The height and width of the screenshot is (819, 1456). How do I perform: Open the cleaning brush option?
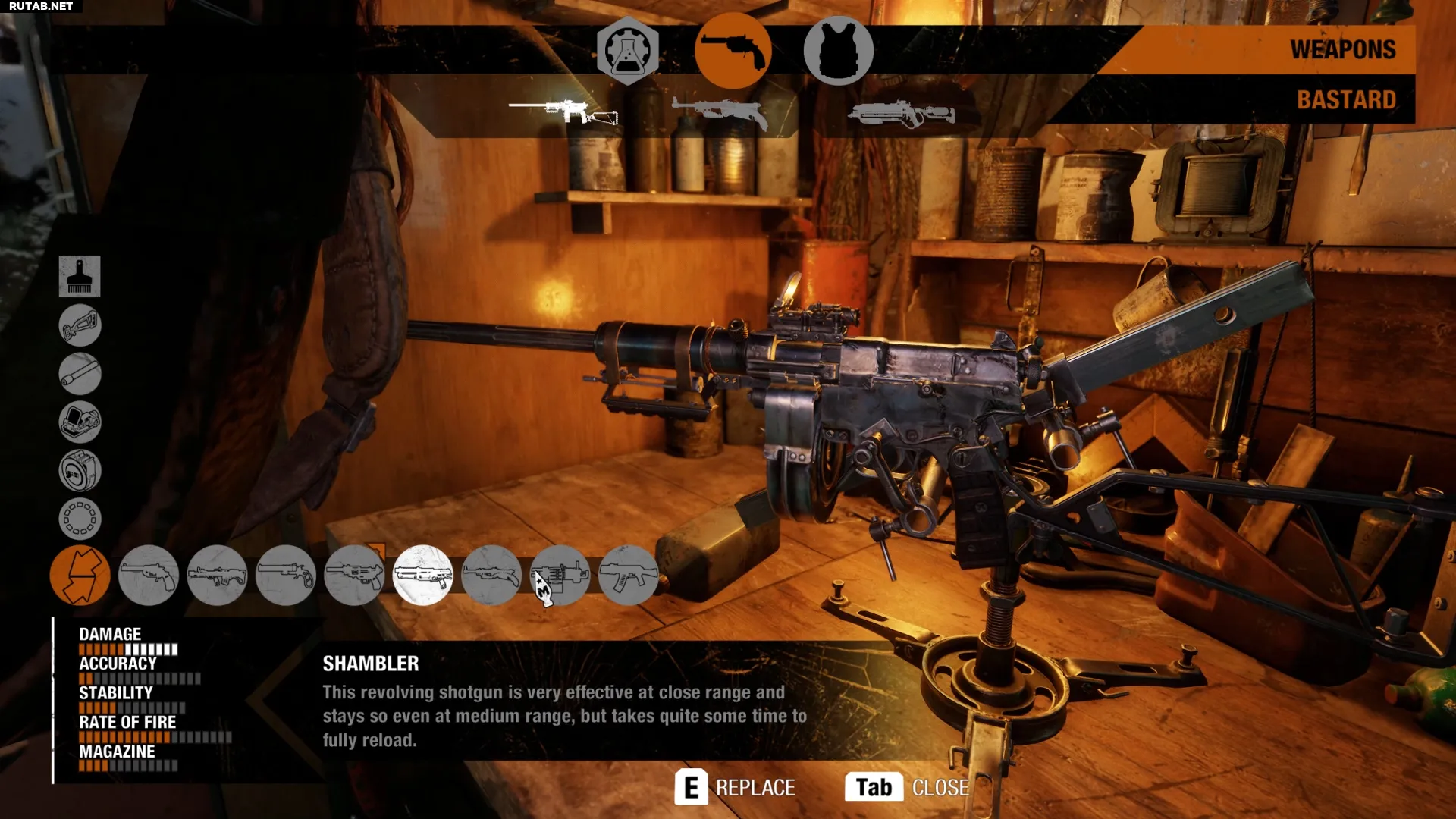(x=80, y=276)
